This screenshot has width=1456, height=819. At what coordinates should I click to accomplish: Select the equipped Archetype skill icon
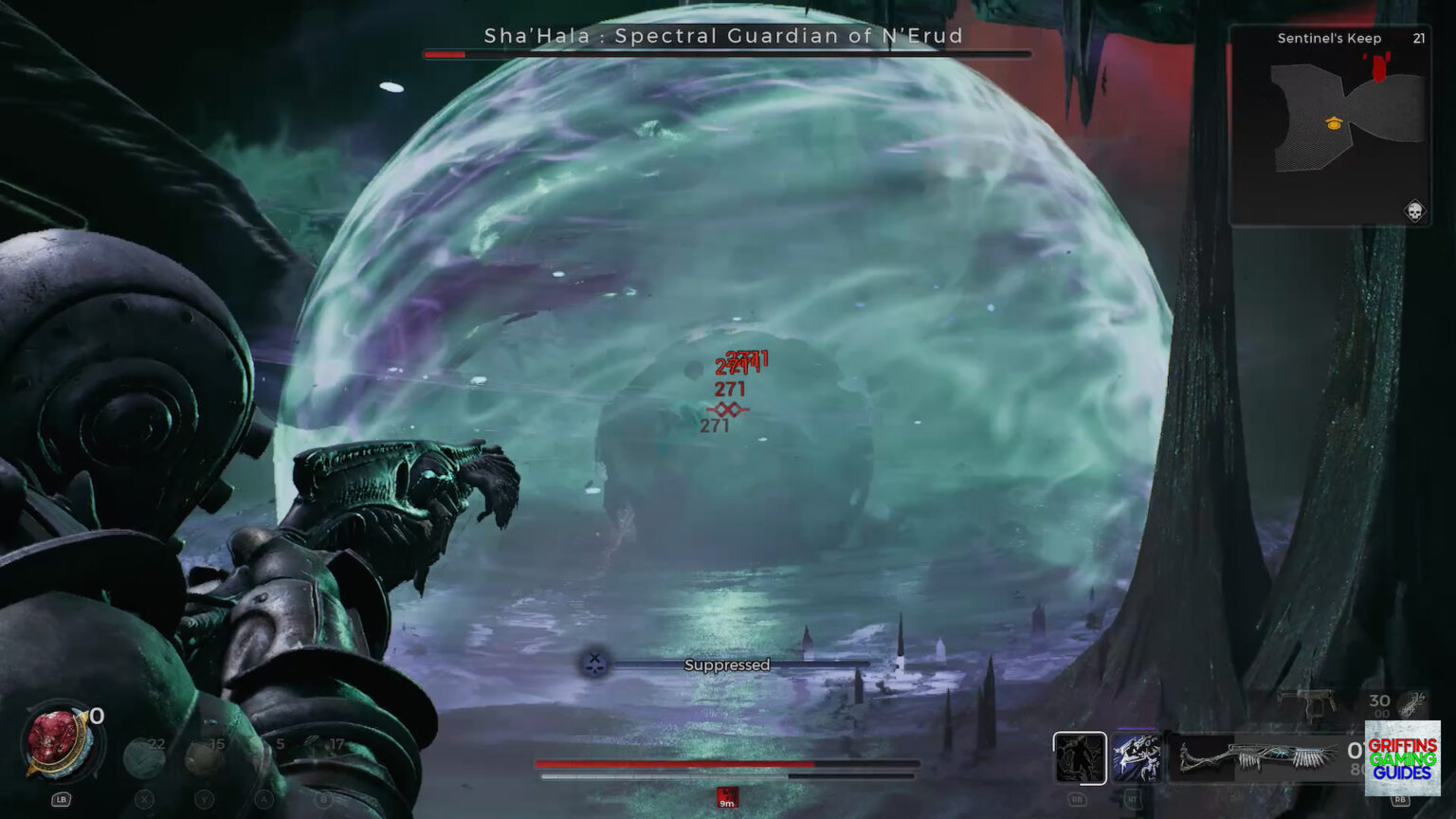point(1080,758)
